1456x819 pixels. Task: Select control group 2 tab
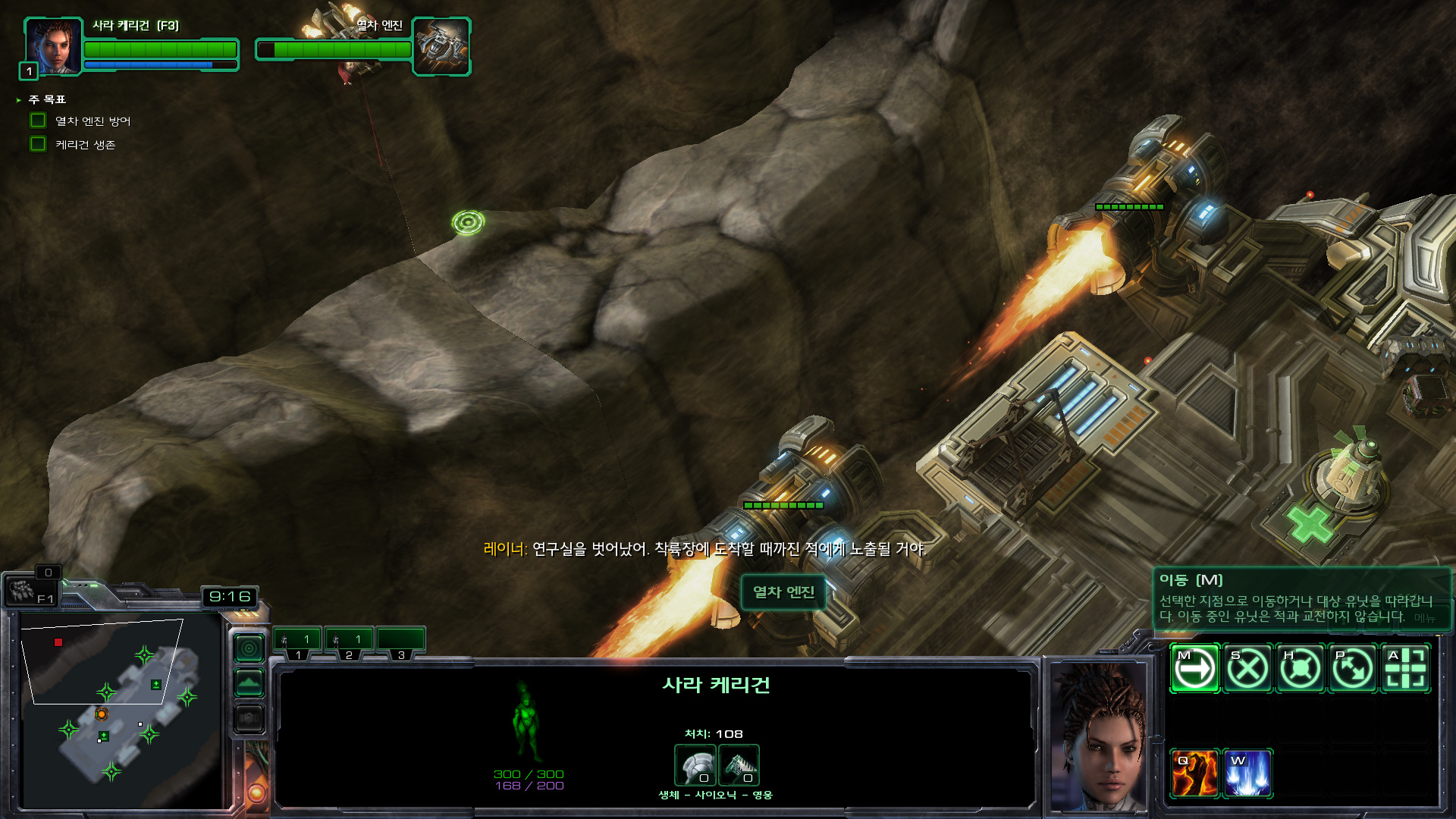coord(349,642)
